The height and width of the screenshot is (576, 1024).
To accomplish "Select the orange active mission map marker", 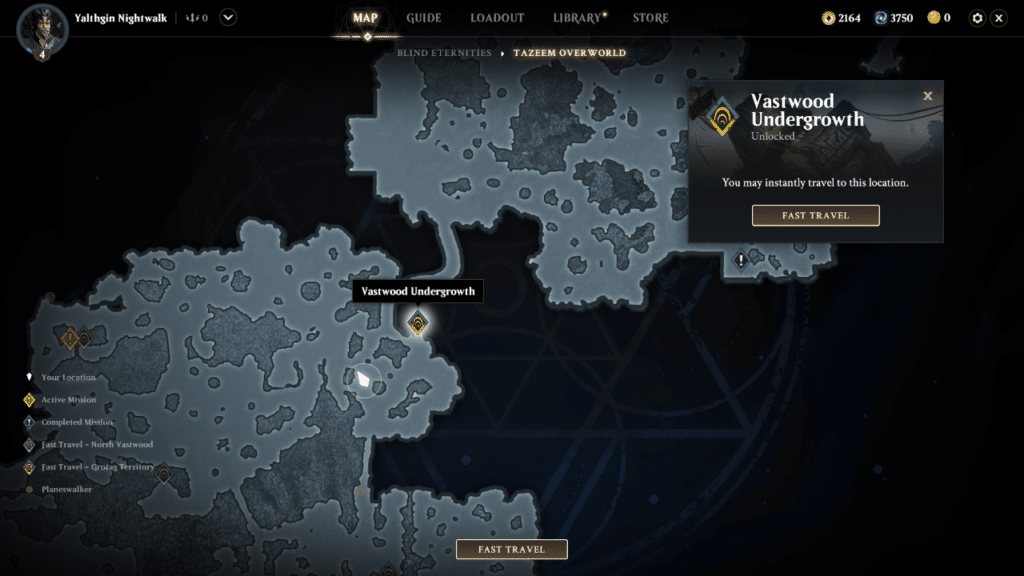I will point(70,339).
